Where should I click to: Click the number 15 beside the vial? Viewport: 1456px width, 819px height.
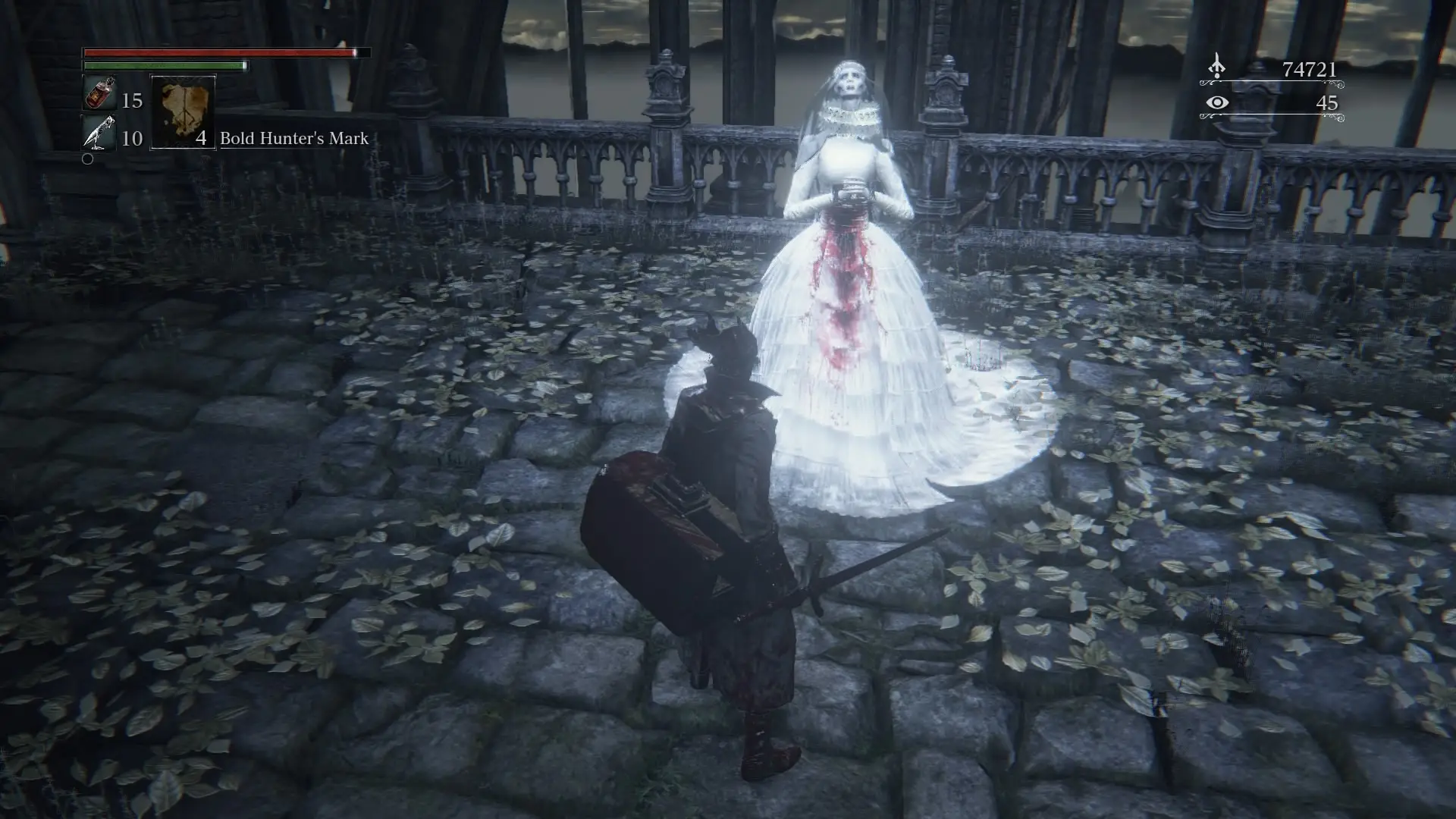tap(130, 99)
